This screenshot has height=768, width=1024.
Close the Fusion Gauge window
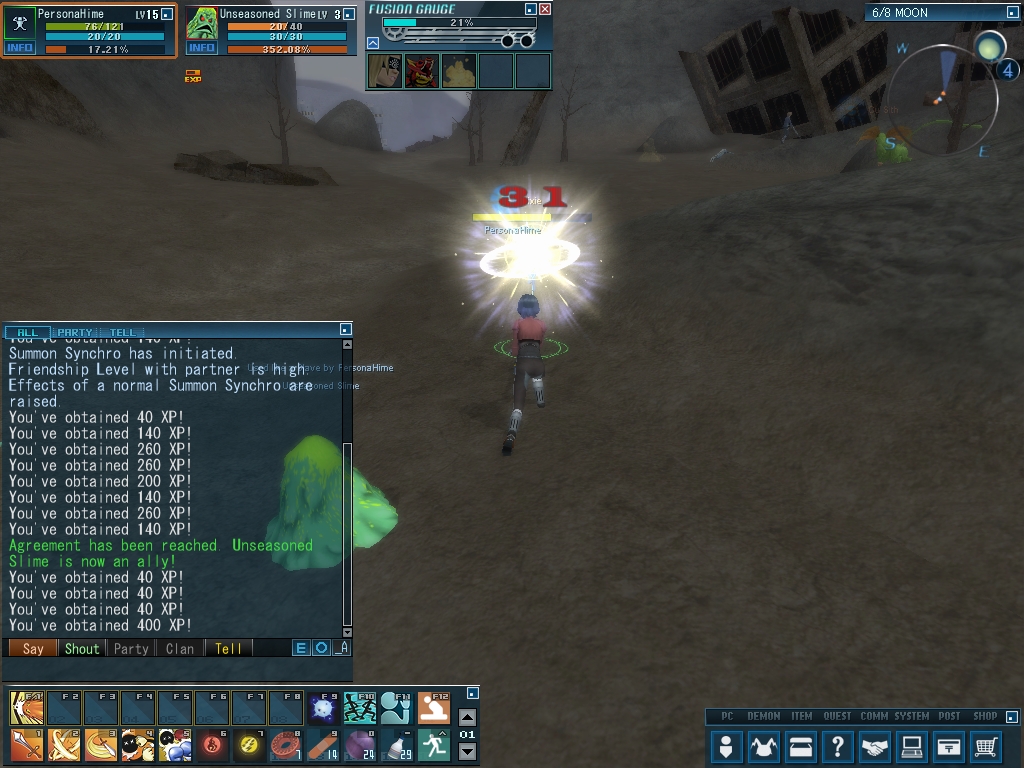coord(545,9)
